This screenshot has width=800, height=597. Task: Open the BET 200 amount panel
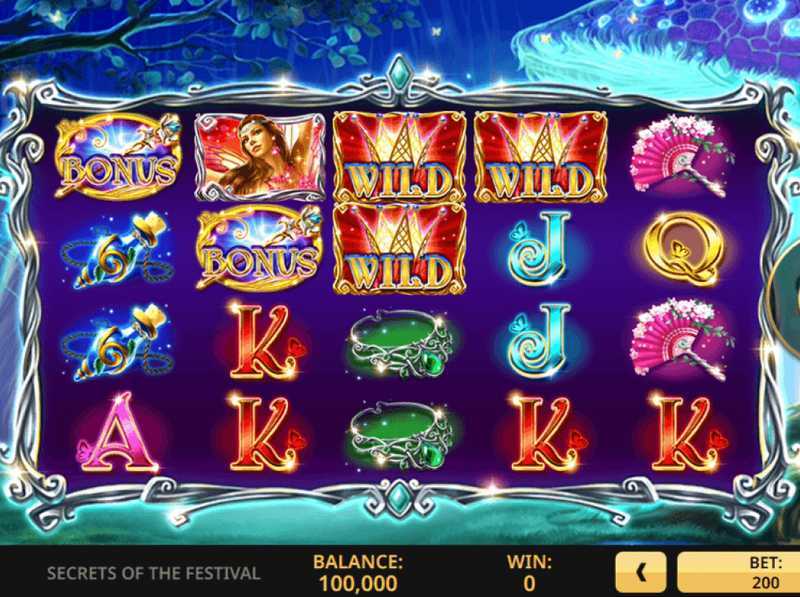pyautogui.click(x=740, y=573)
